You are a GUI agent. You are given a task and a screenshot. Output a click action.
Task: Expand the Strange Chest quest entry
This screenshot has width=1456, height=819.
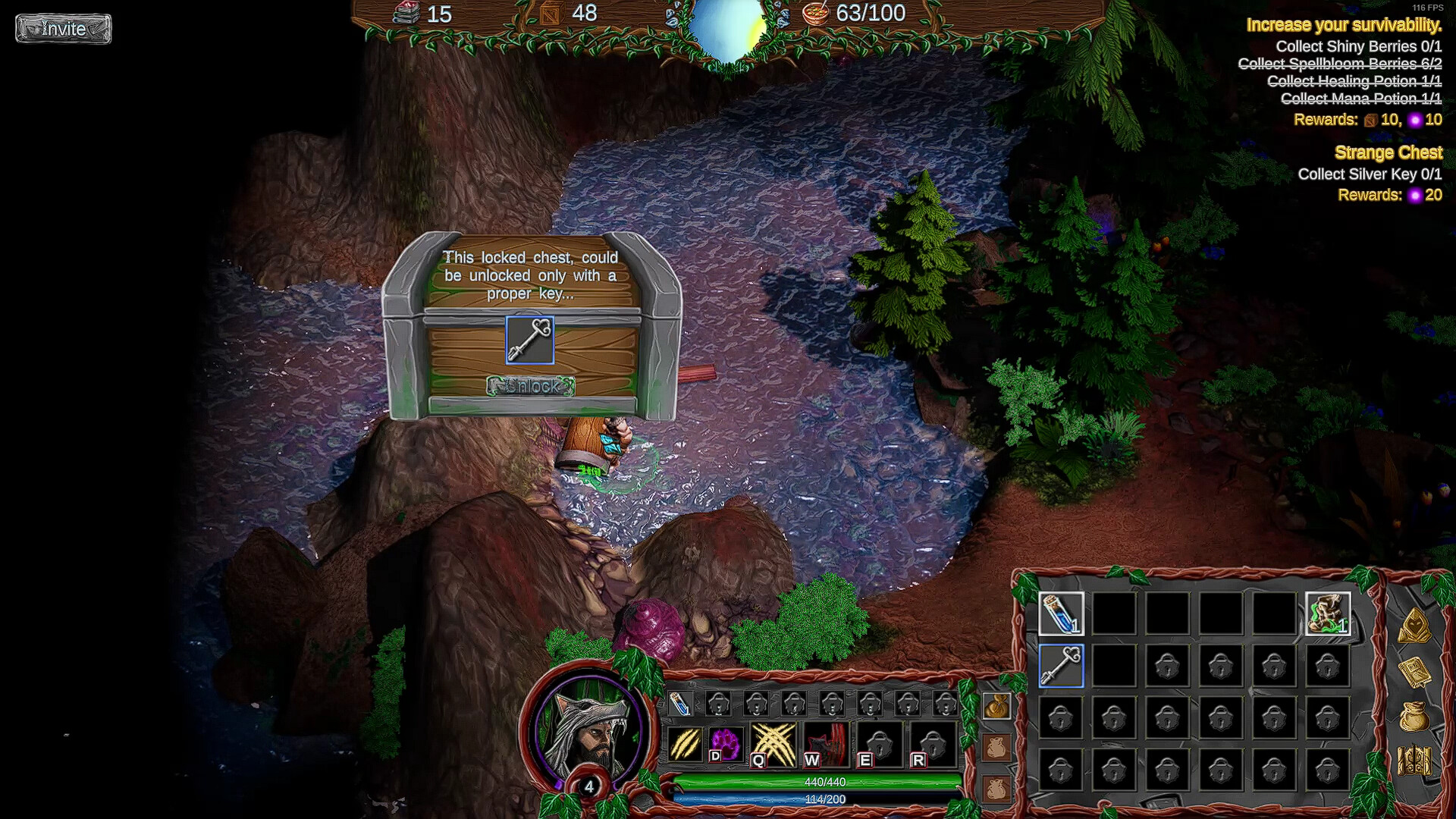(1389, 152)
